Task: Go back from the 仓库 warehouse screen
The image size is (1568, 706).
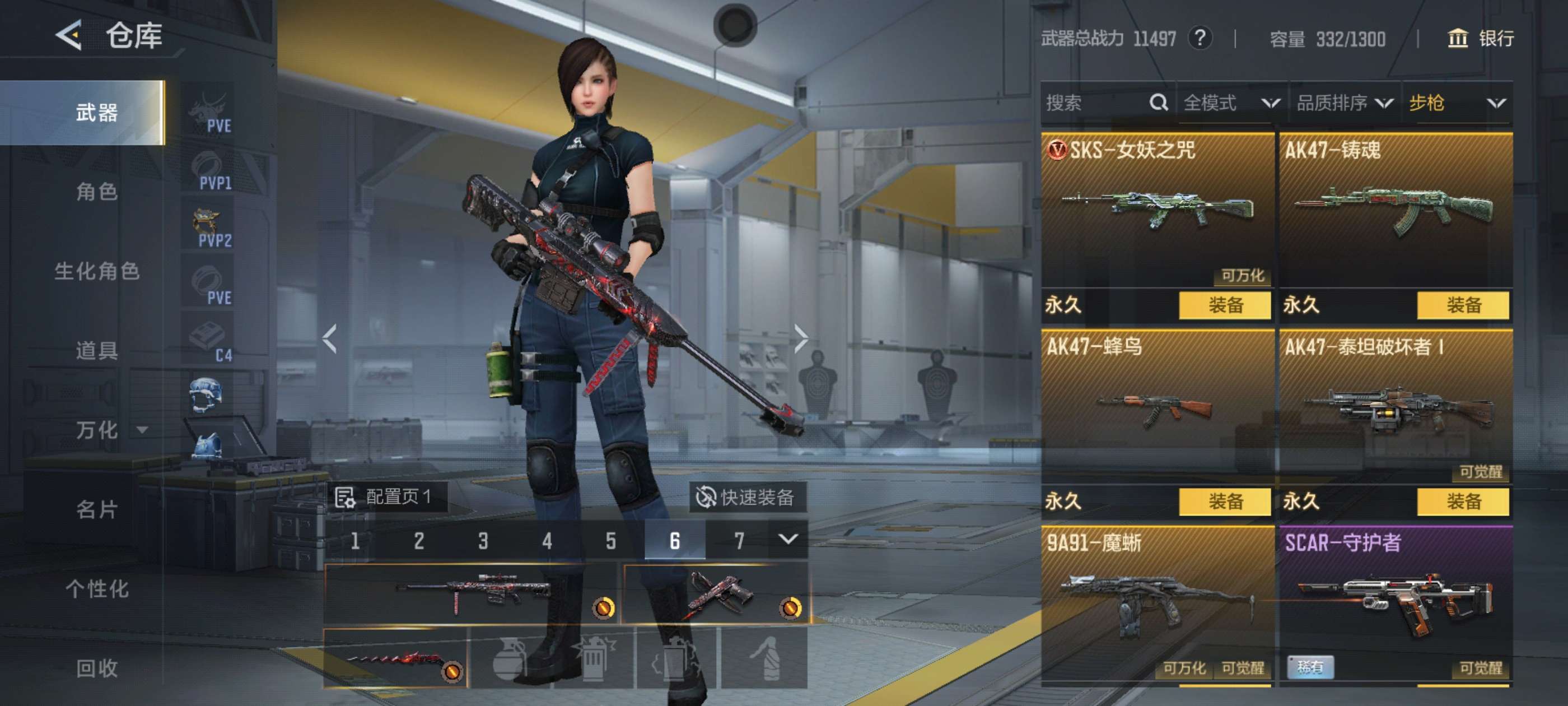Action: coord(69,35)
